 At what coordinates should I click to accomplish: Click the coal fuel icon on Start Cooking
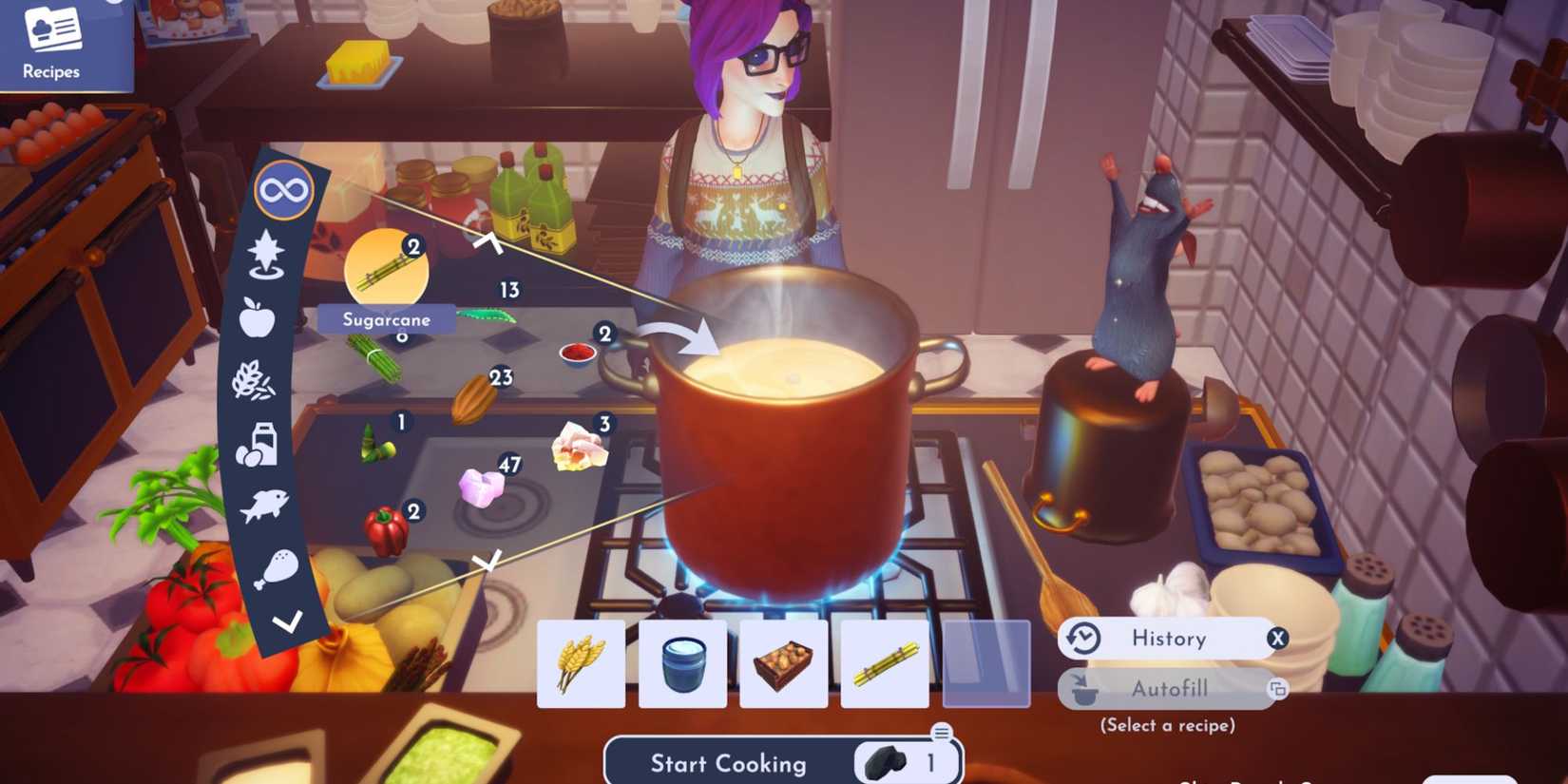pyautogui.click(x=886, y=761)
